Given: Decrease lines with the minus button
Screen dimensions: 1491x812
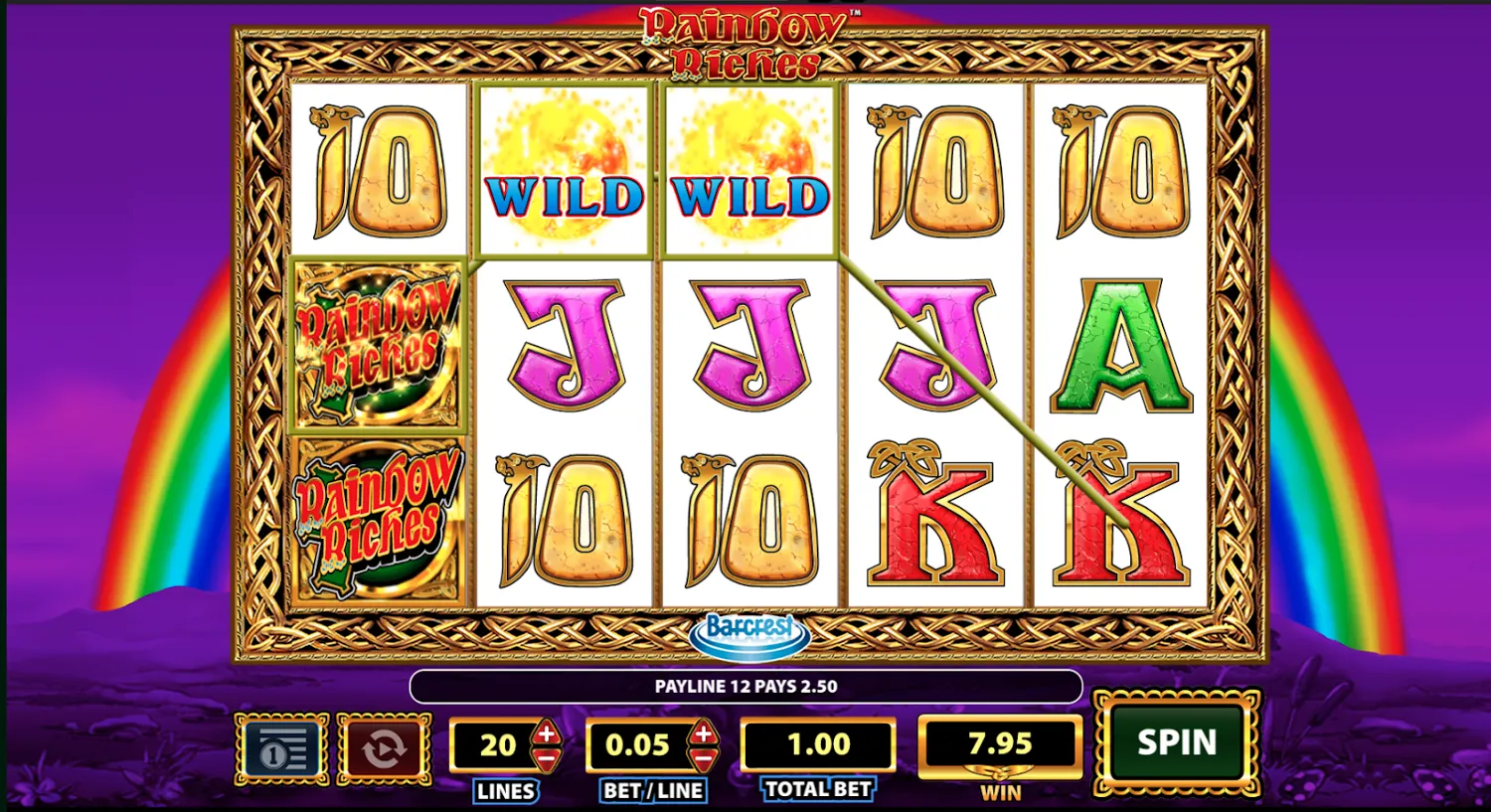Looking at the screenshot, I should (x=546, y=758).
